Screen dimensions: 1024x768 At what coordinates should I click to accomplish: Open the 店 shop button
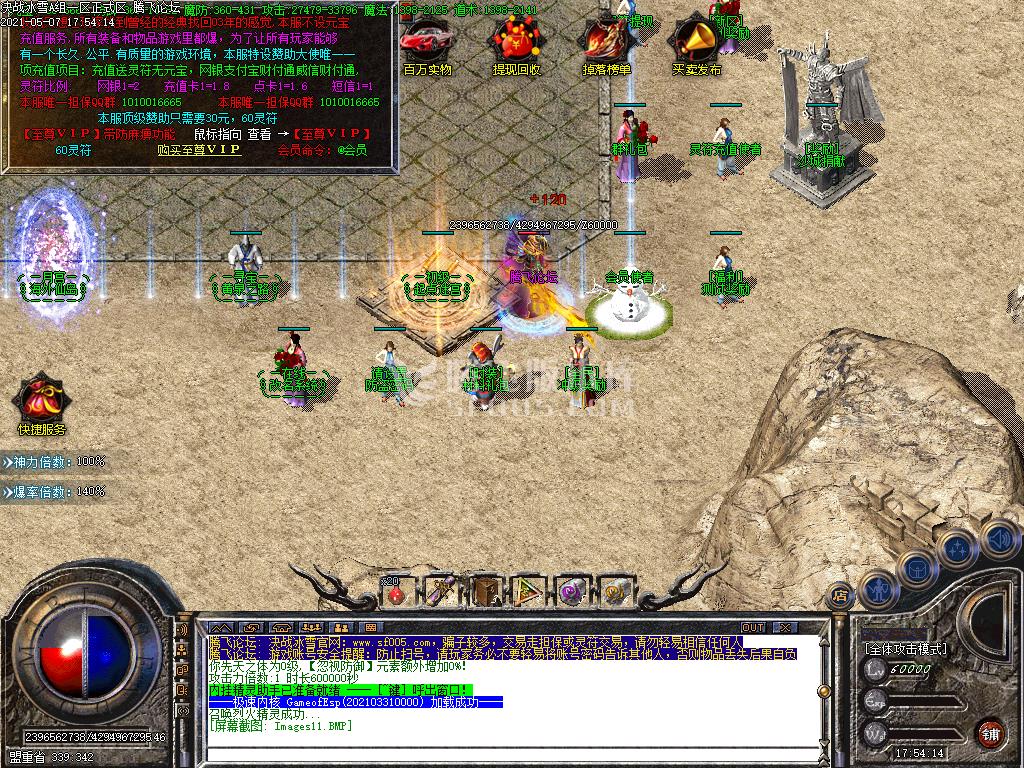pyautogui.click(x=841, y=593)
